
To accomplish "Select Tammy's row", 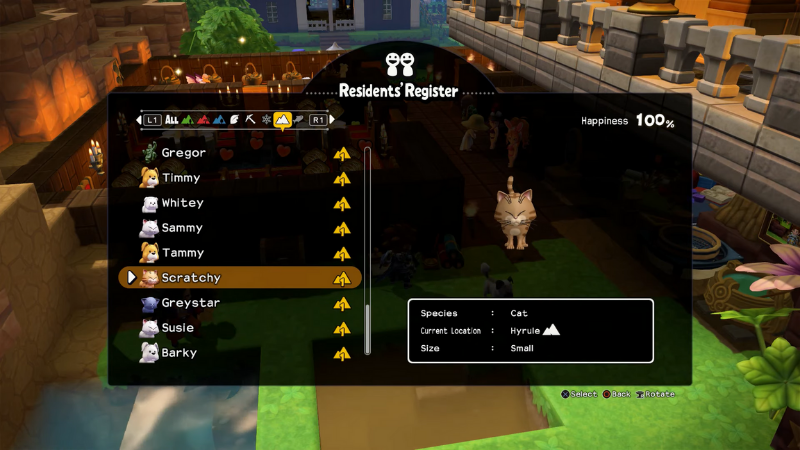I will [x=182, y=253].
